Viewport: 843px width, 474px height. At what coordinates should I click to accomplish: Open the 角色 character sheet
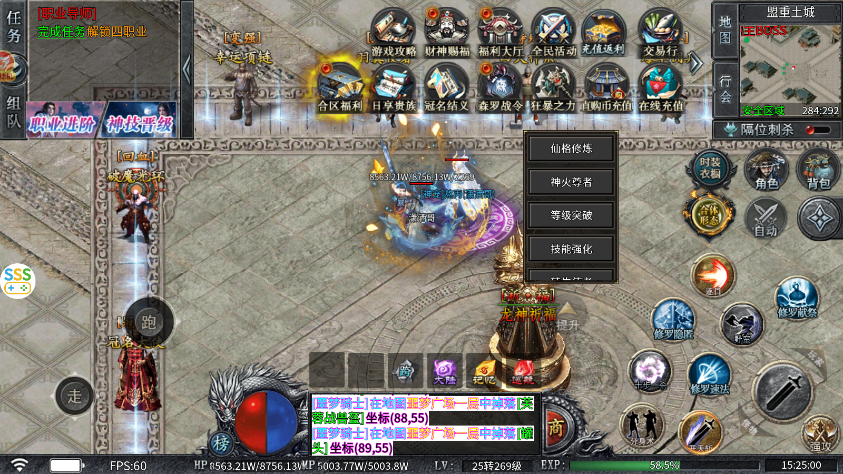pos(767,170)
